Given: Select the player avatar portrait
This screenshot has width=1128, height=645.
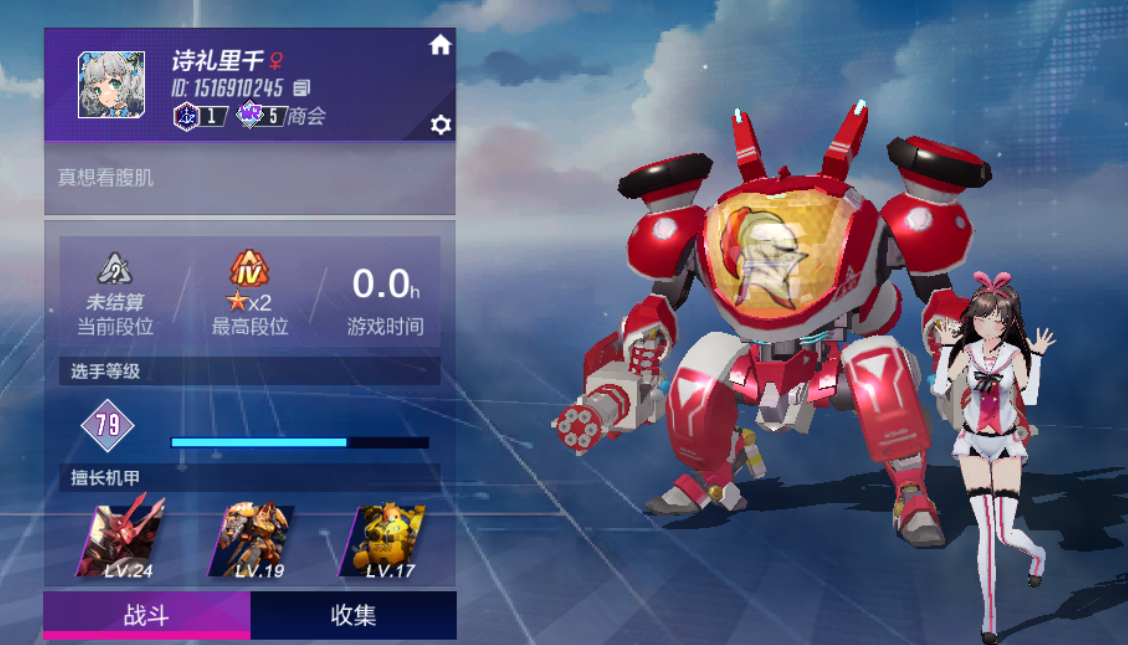Looking at the screenshot, I should point(111,85).
